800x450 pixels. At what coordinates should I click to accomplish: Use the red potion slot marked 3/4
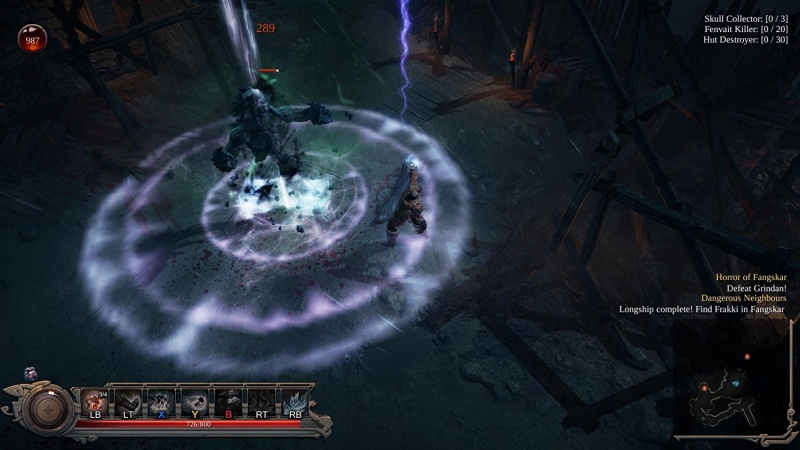(96, 401)
